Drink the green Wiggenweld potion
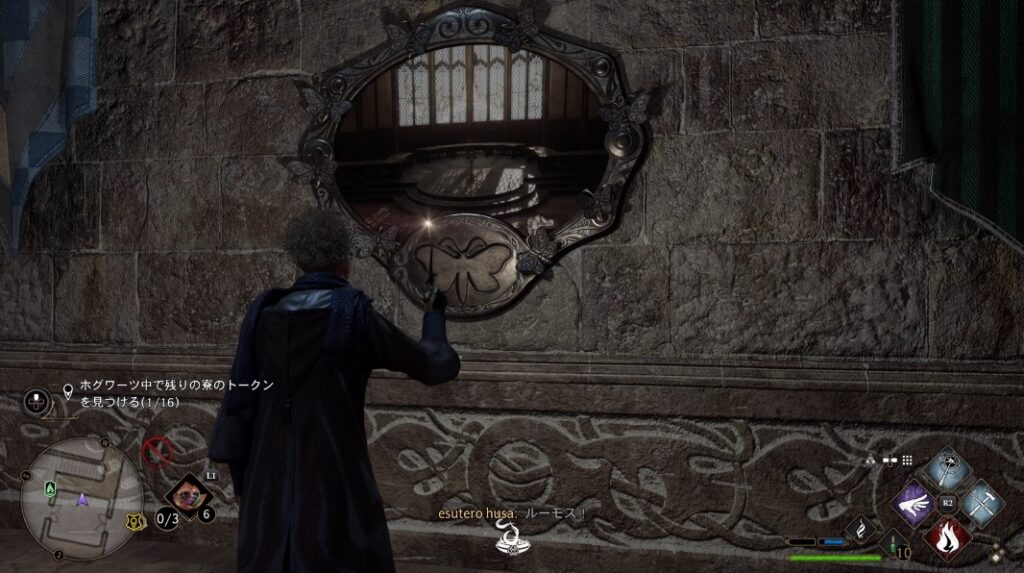 click(x=893, y=544)
